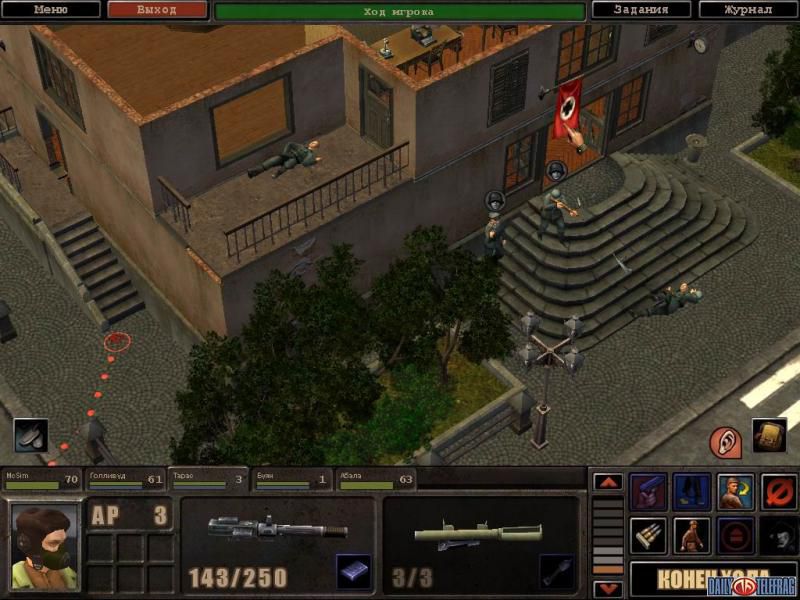Select squad member MoSim tab
Screen dimensions: 800x600
[x=42, y=481]
